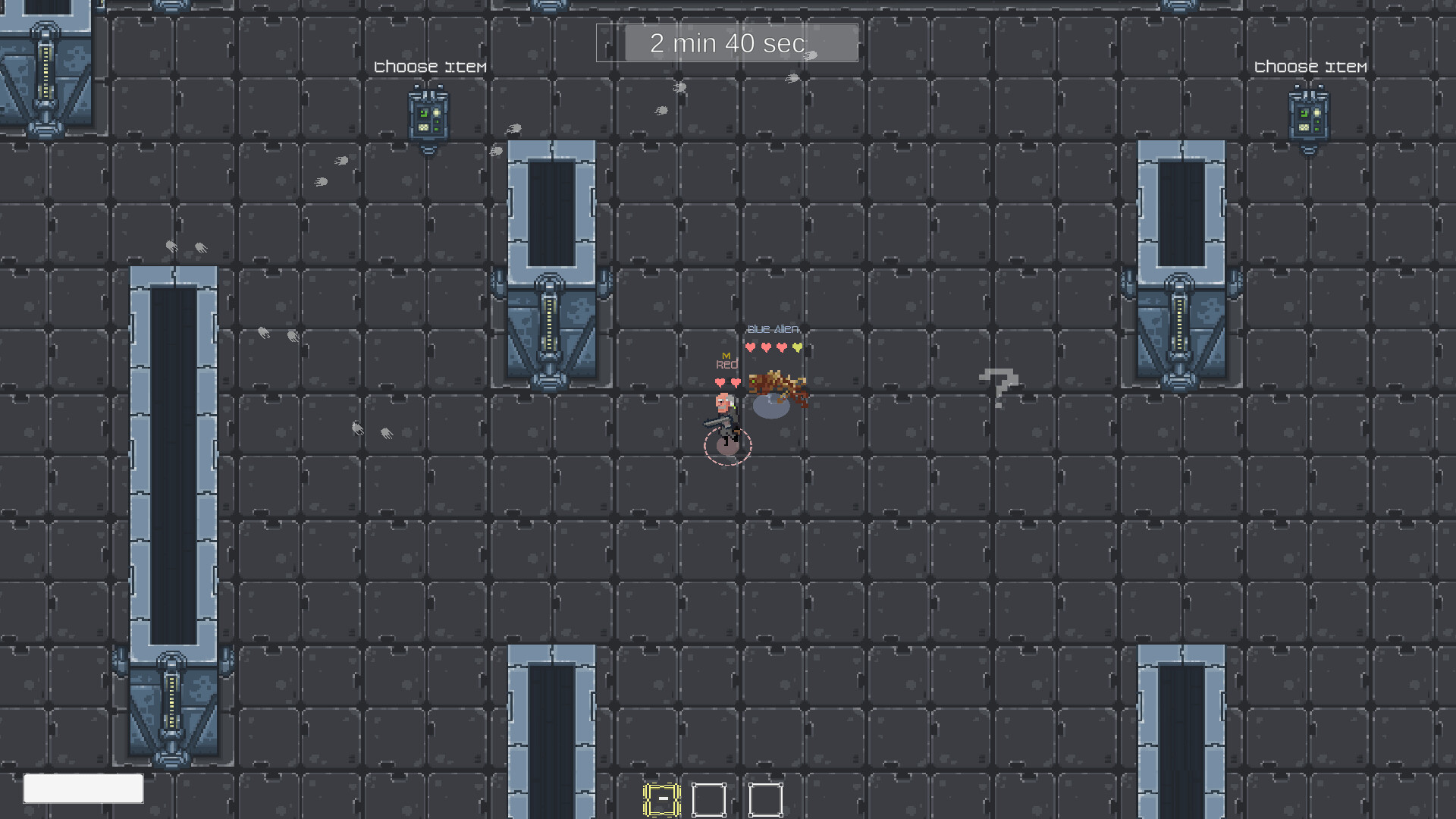The width and height of the screenshot is (1456, 819).
Task: Click the Blue Alien enemy sprite
Action: pos(773,383)
